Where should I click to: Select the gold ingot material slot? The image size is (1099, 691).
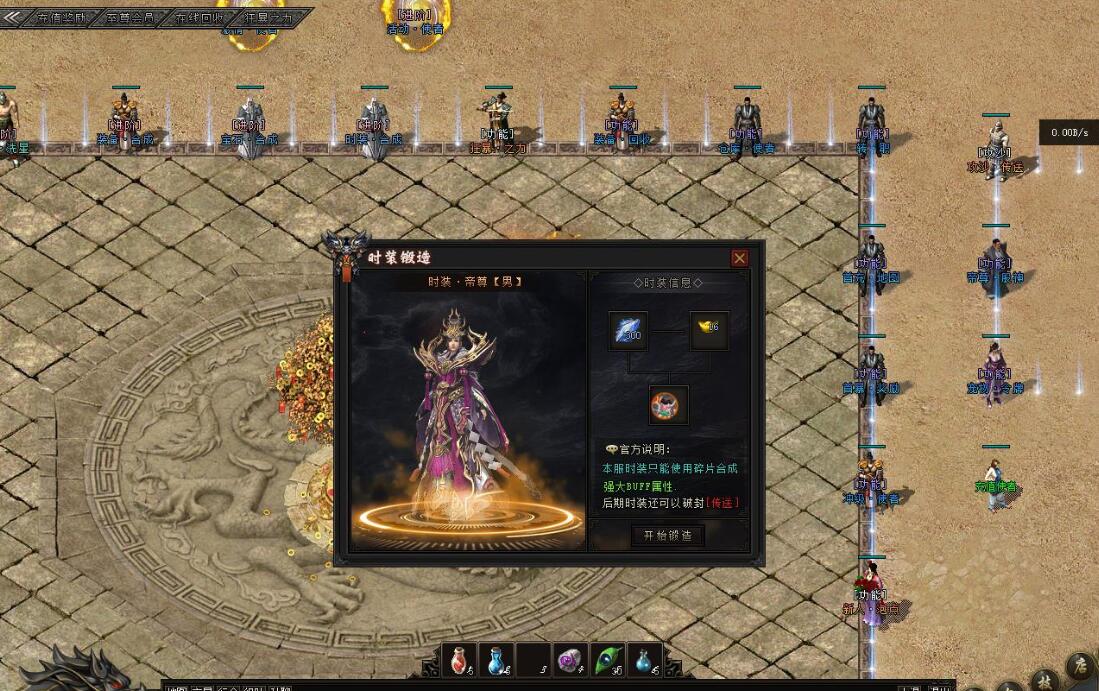click(x=709, y=331)
